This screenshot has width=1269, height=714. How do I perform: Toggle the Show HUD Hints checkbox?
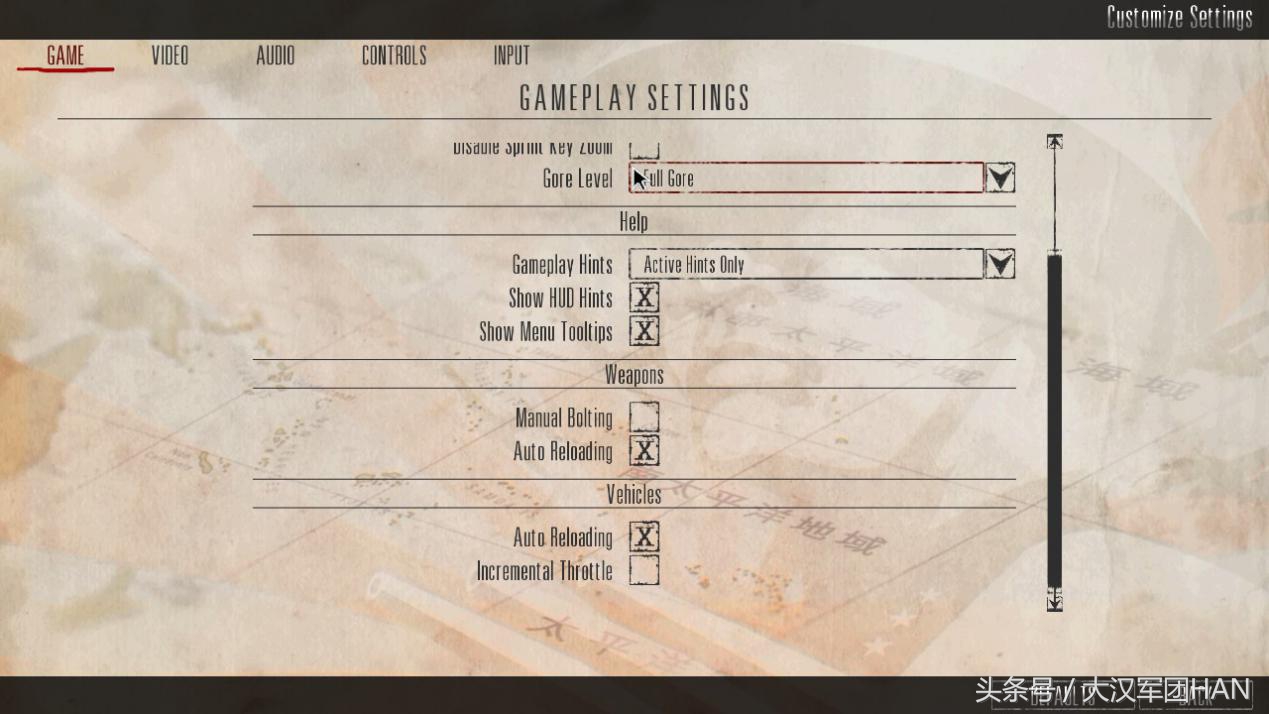click(645, 298)
